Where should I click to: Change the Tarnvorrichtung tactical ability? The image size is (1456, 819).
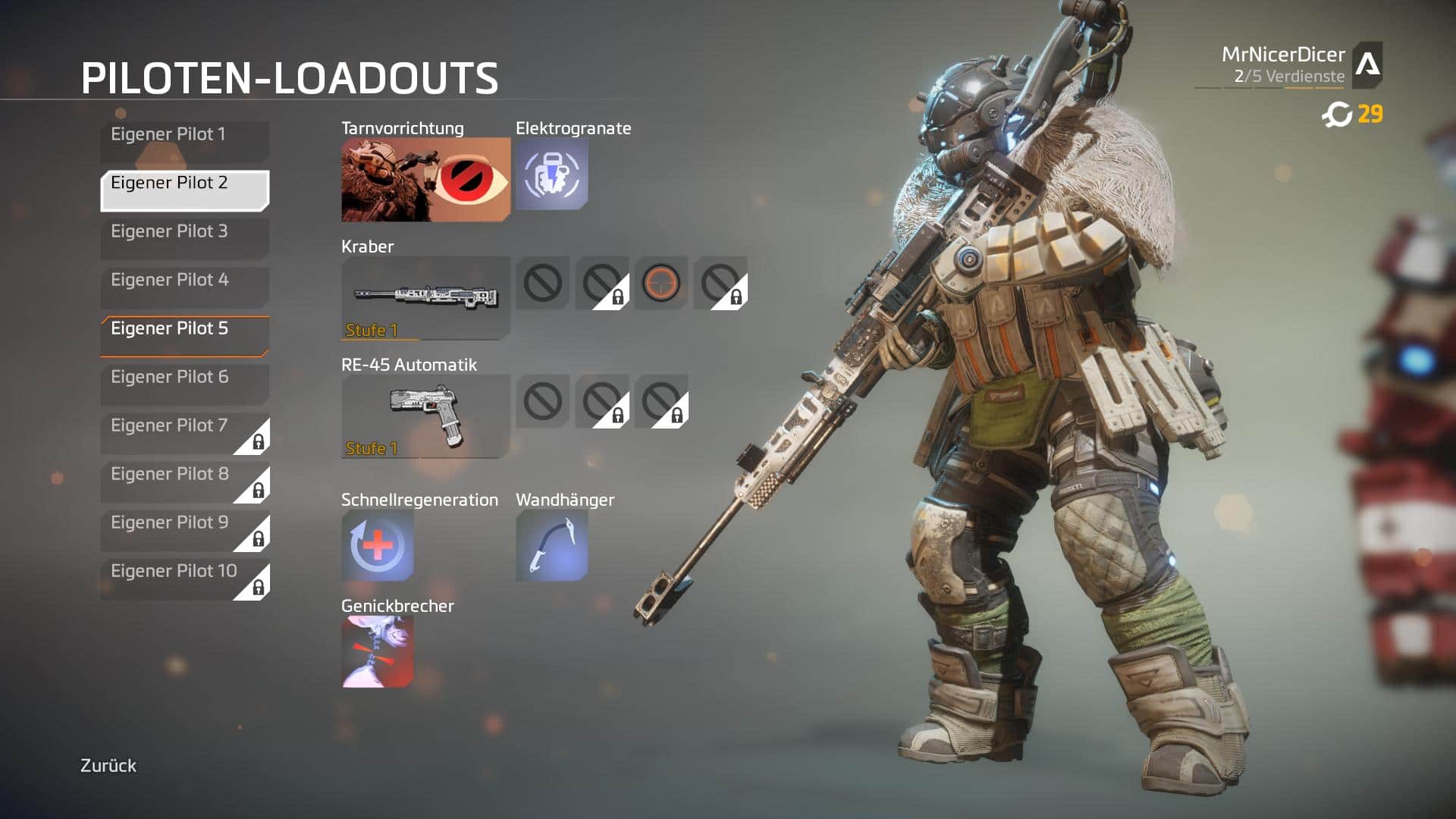pos(425,179)
